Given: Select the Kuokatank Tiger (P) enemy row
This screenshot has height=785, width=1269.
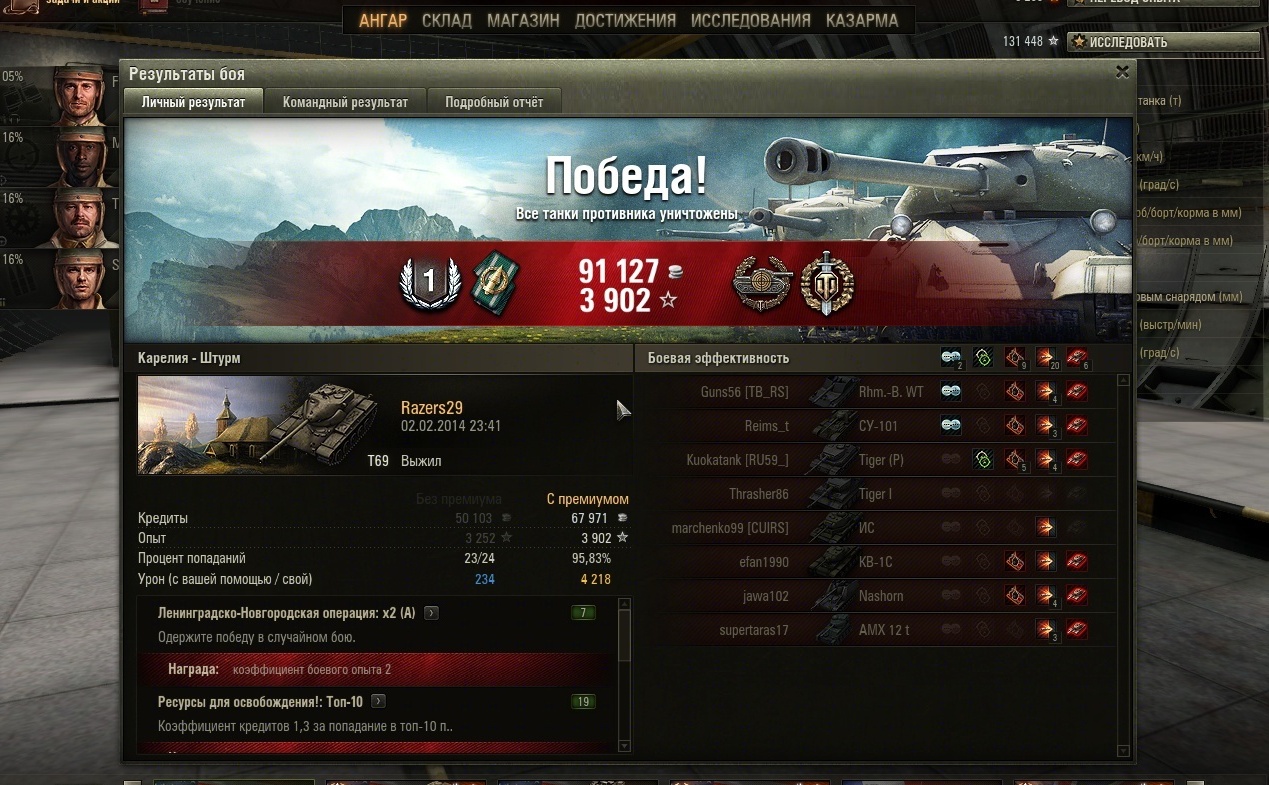Looking at the screenshot, I should pos(880,460).
